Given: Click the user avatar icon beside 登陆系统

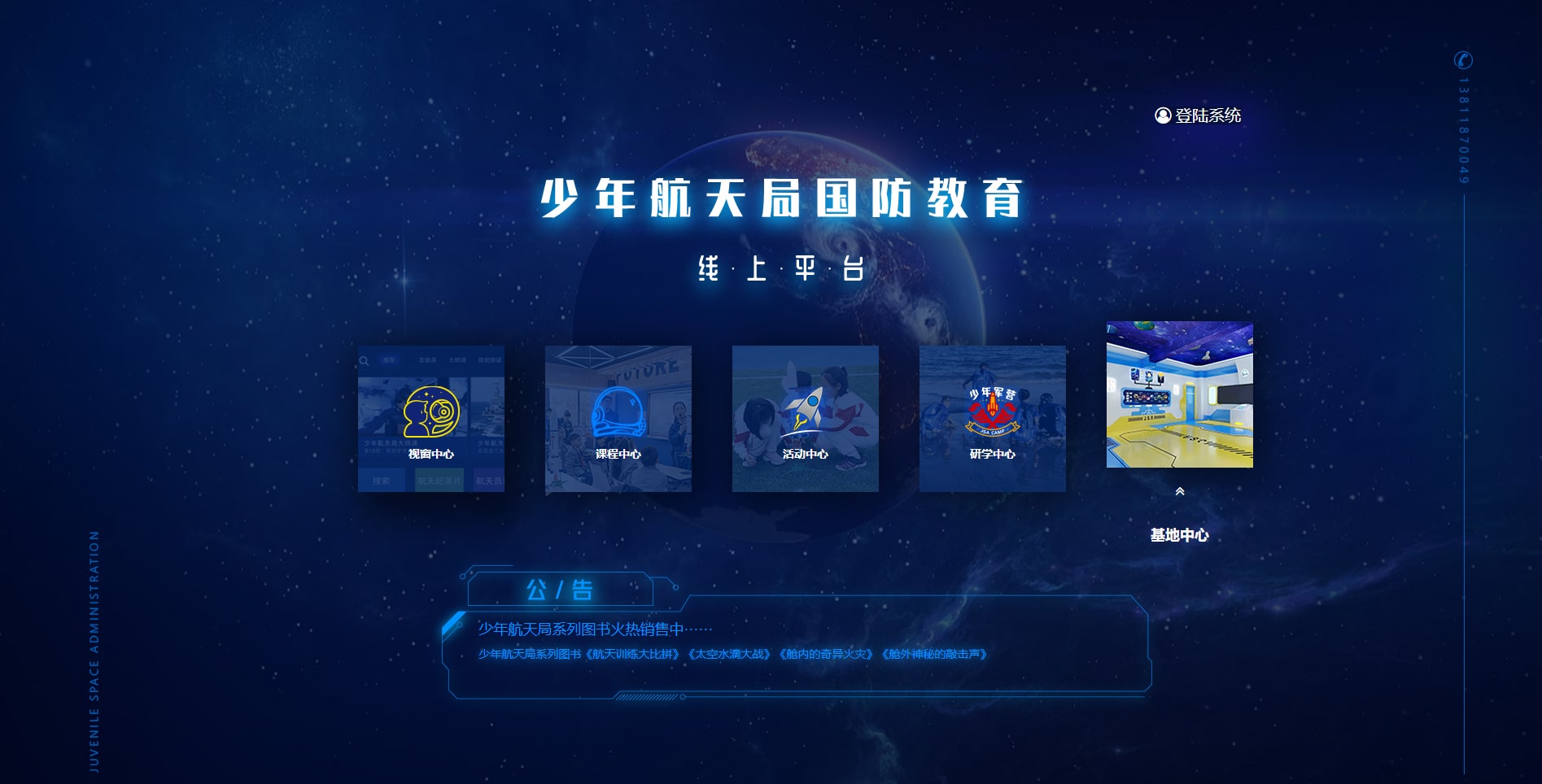Looking at the screenshot, I should 1162,115.
